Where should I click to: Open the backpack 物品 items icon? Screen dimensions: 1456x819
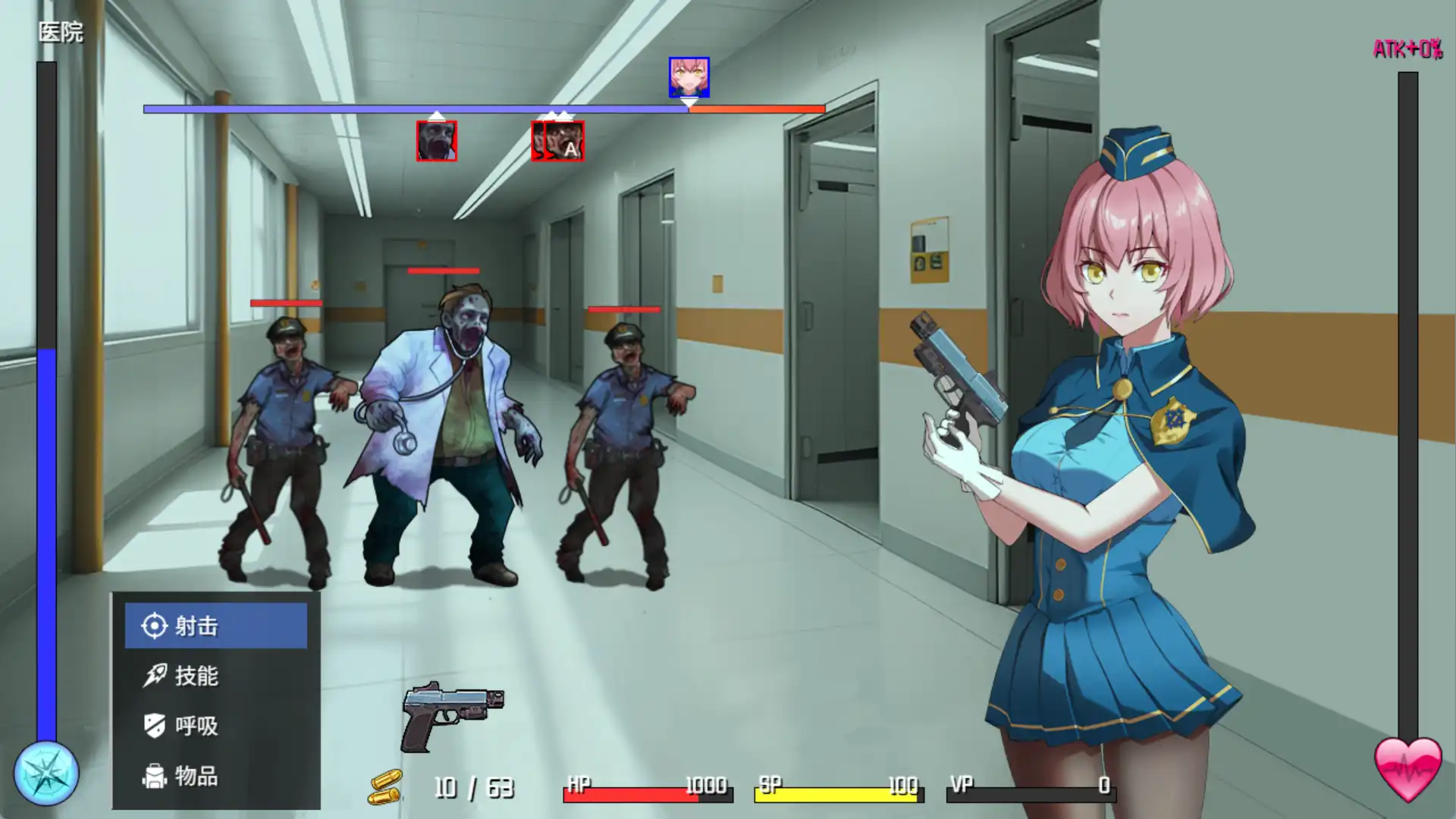coord(155,776)
